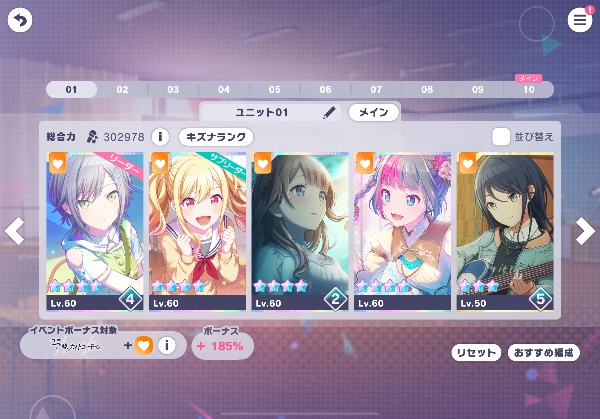600x419 pixels.
Task: Toggle the 並び替え checkbox
Action: (501, 136)
